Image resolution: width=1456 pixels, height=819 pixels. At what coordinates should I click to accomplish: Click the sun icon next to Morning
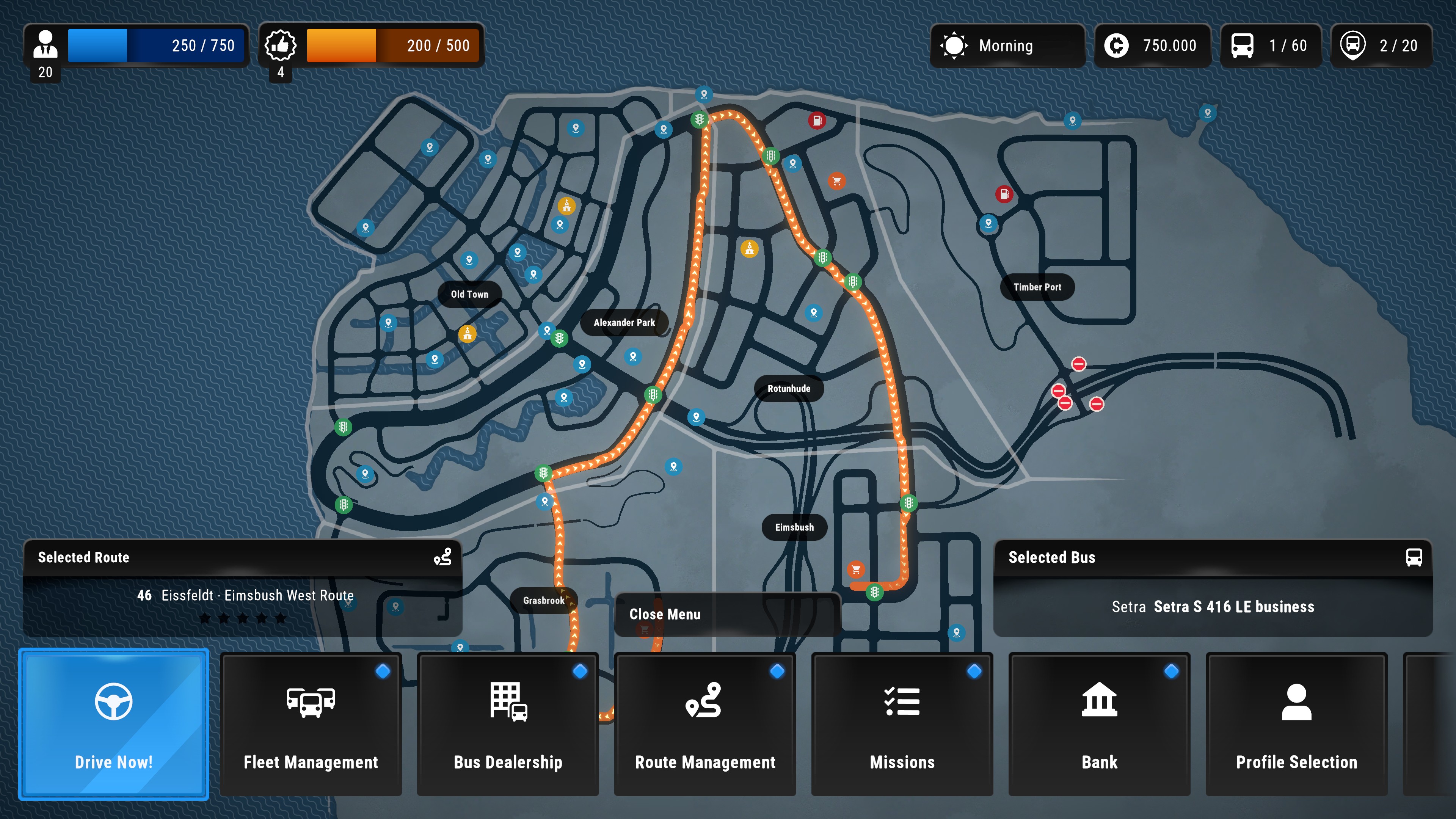[x=955, y=46]
